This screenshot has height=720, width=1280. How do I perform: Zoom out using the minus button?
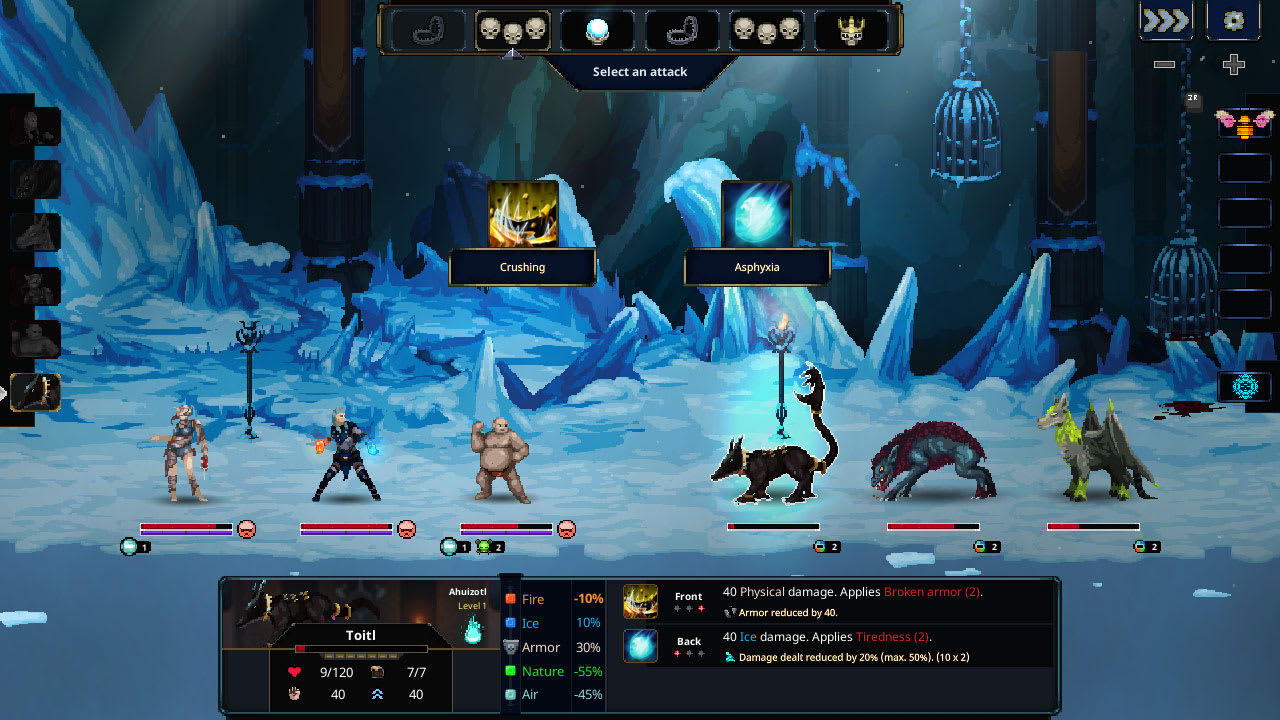pos(1162,64)
